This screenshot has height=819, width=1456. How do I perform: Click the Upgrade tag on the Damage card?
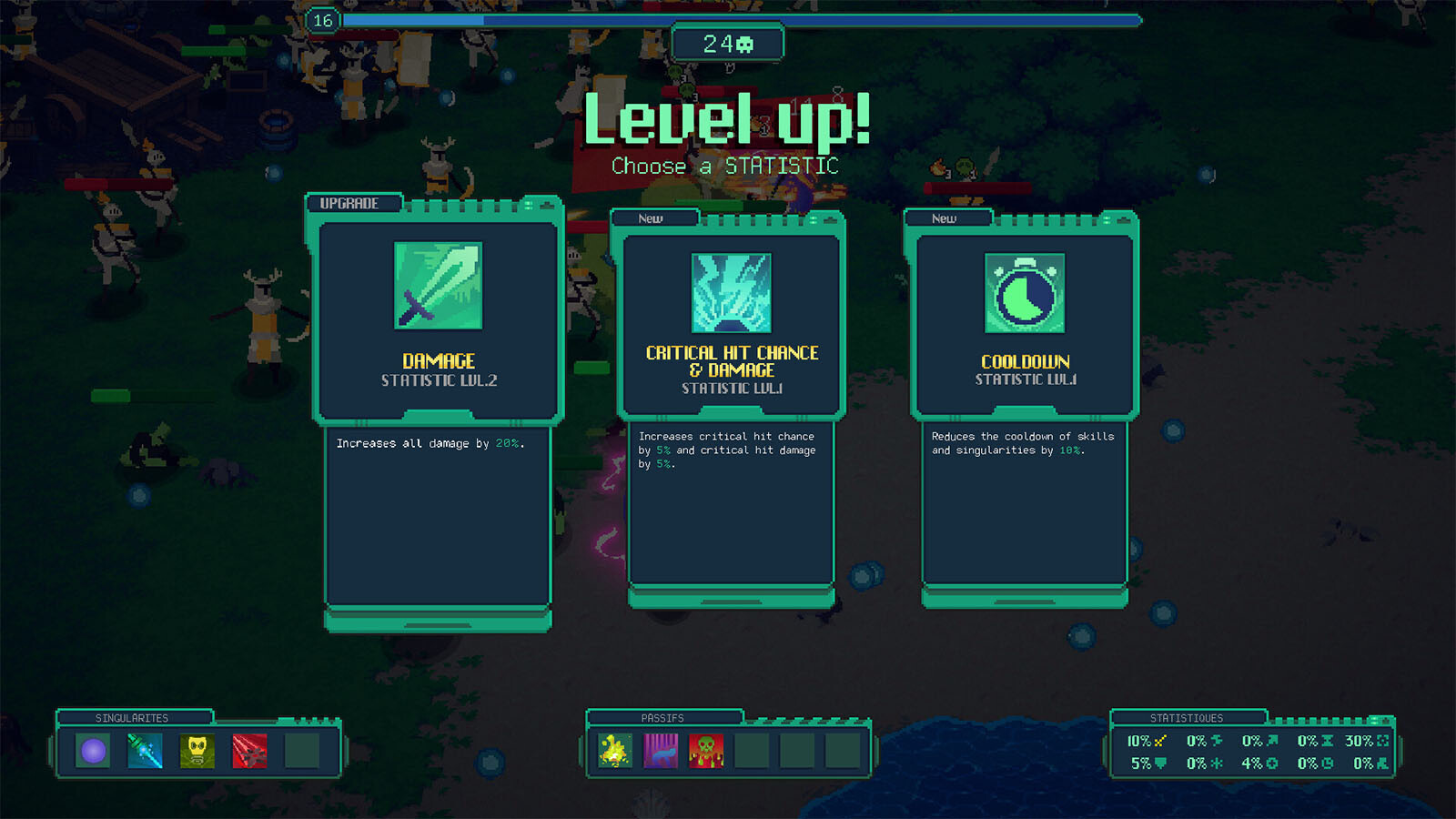(355, 204)
